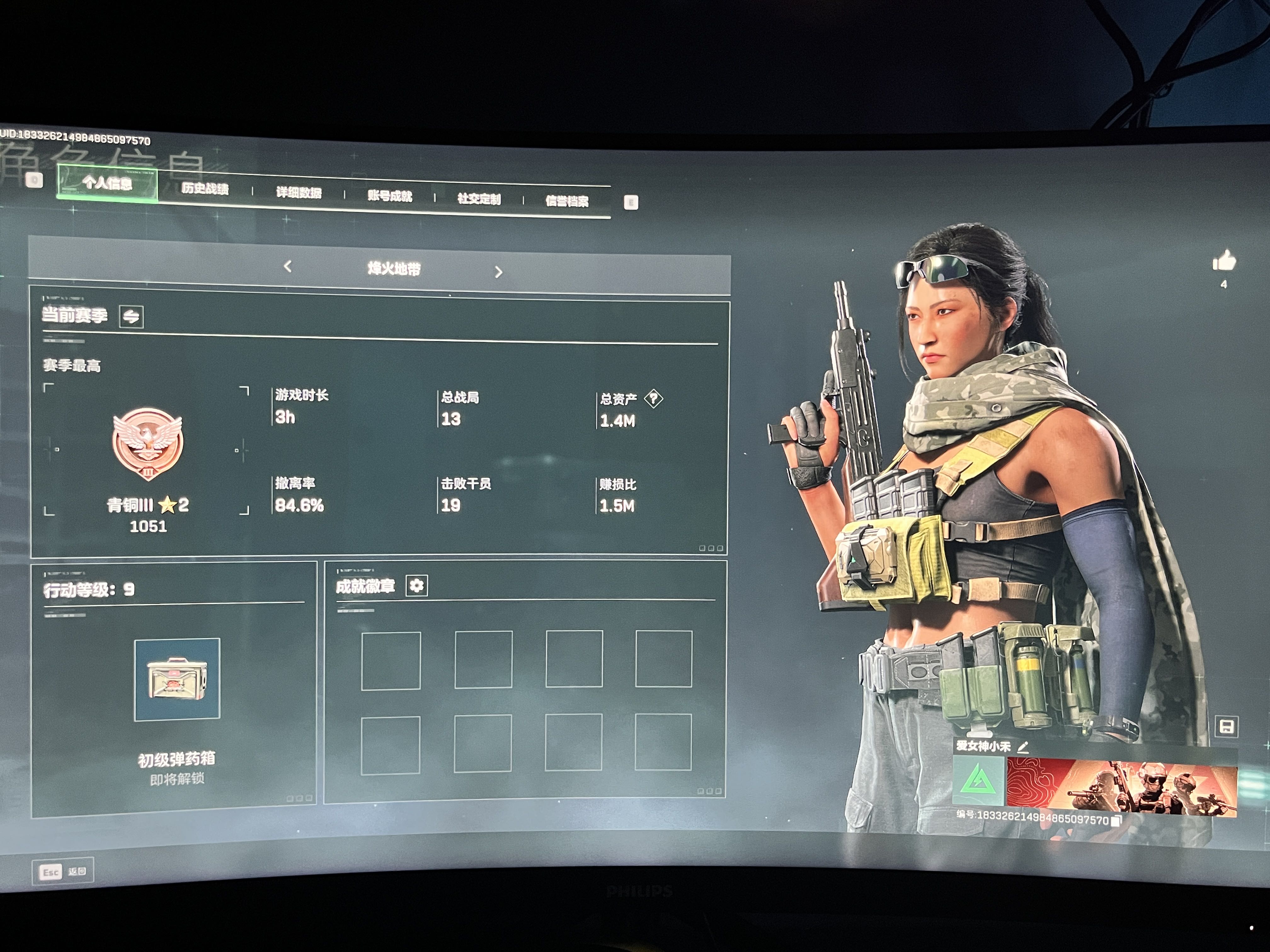Select the 个人信息 tab

tap(107, 183)
